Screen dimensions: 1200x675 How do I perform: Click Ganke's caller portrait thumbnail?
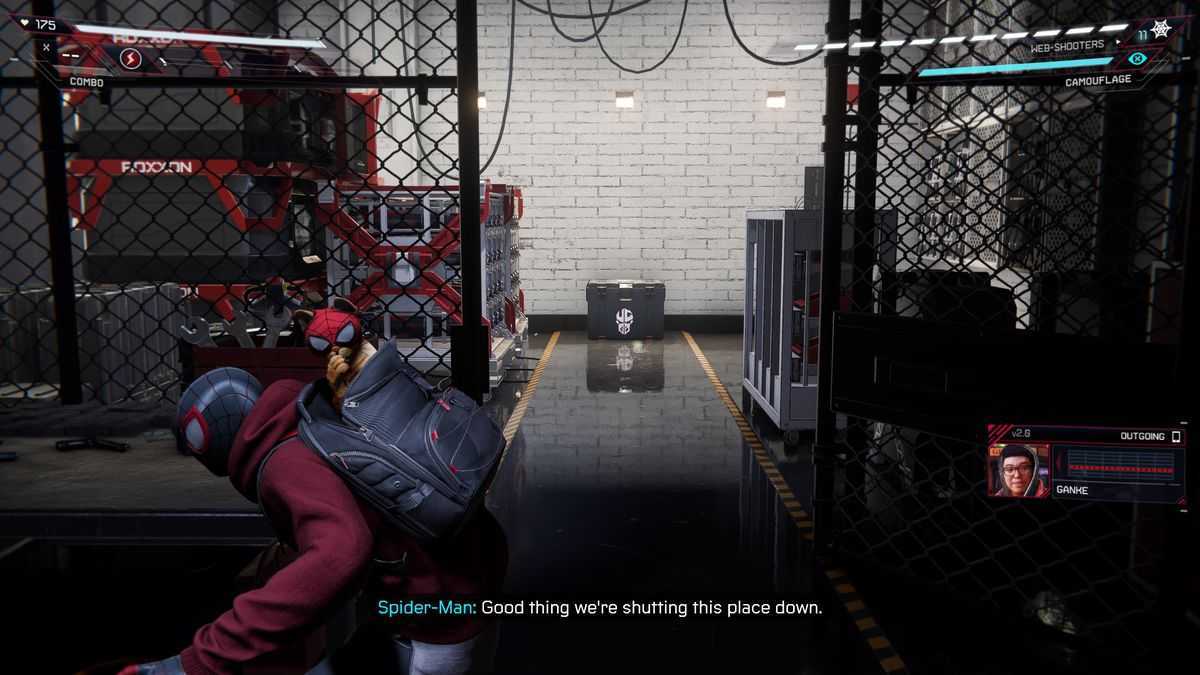tap(1017, 470)
